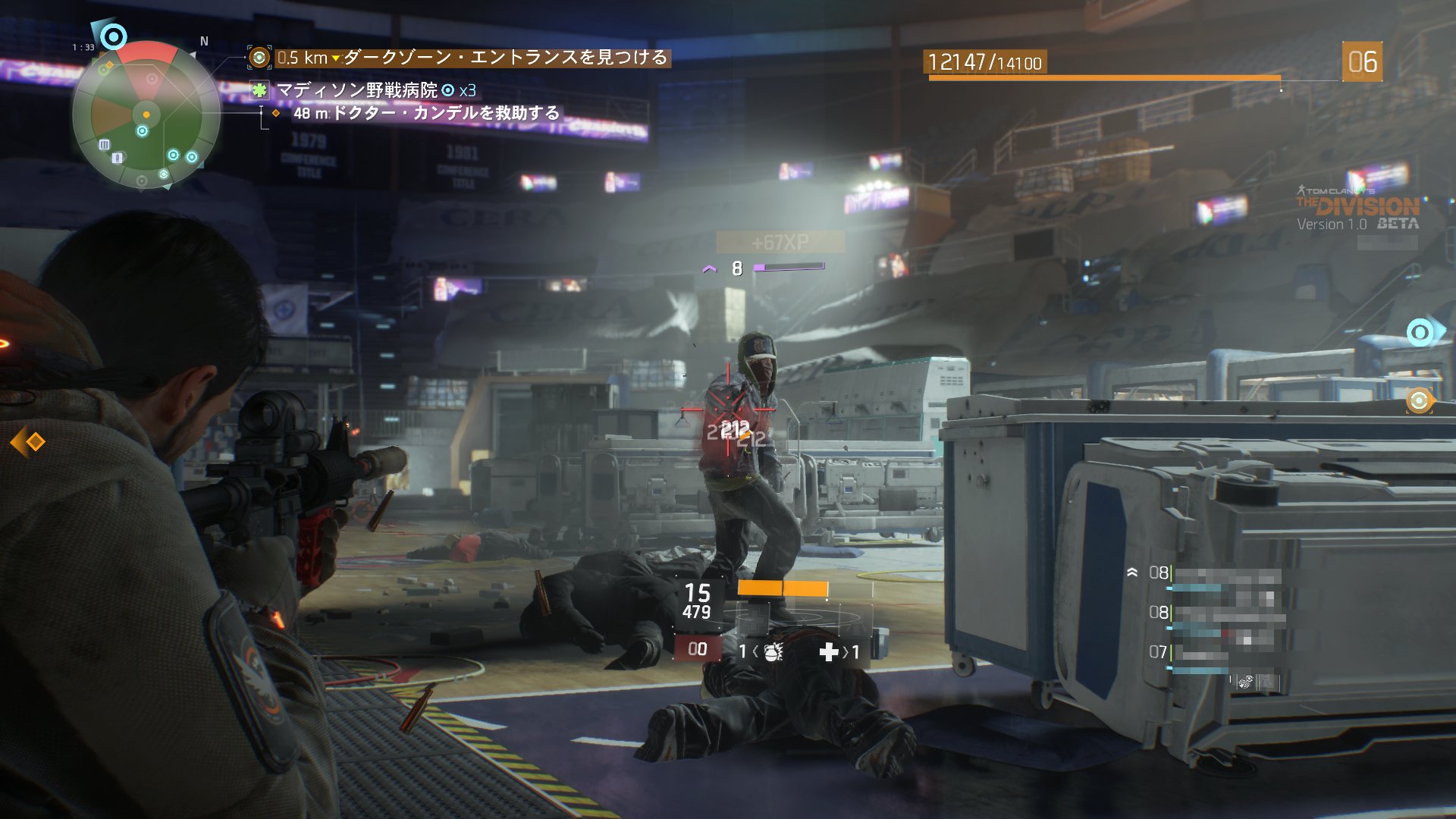Select the blue waypoint marker at screen edge
Viewport: 1456px width, 819px height.
tap(1420, 332)
